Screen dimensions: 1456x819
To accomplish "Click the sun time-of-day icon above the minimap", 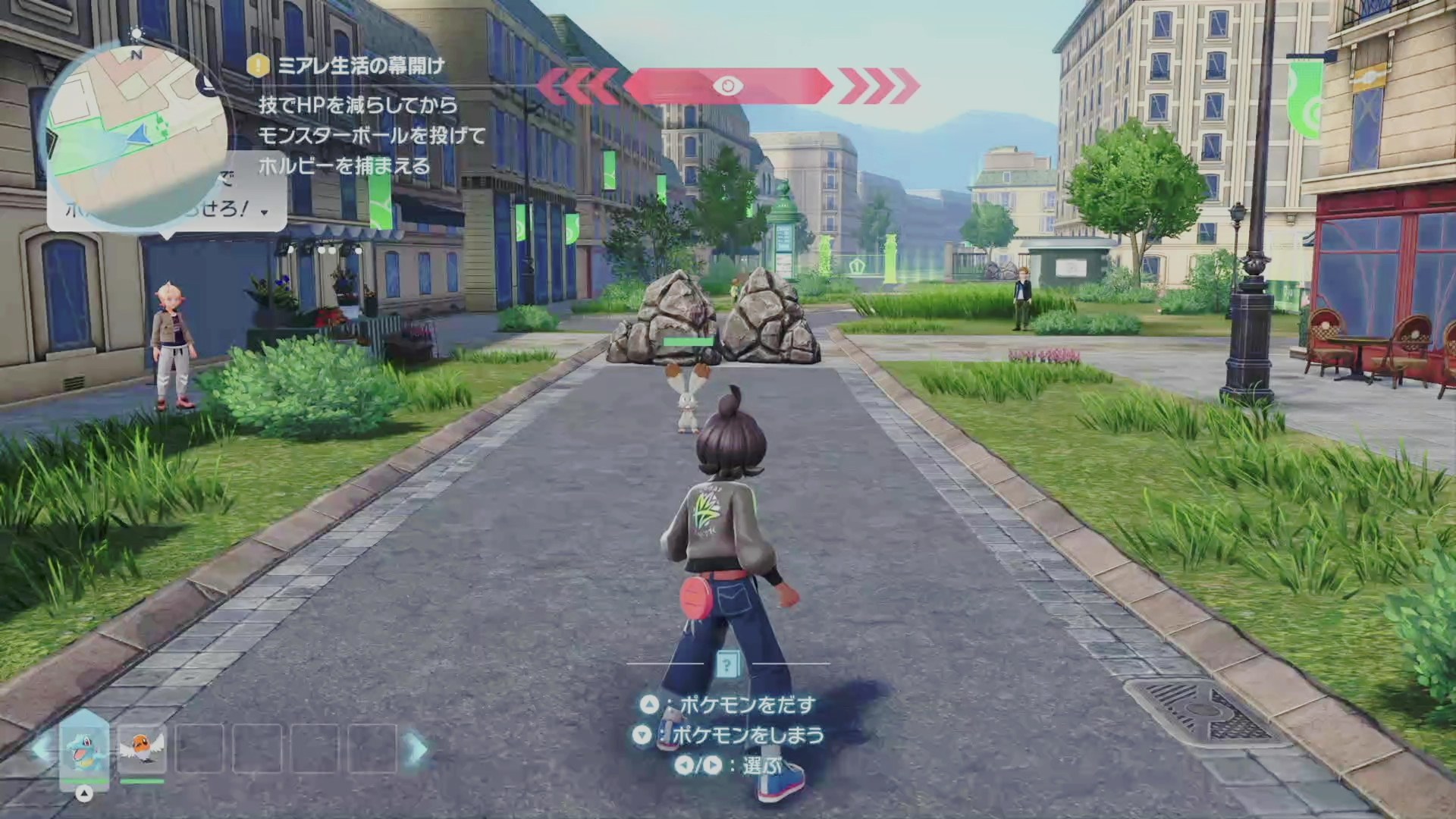I will [x=136, y=33].
